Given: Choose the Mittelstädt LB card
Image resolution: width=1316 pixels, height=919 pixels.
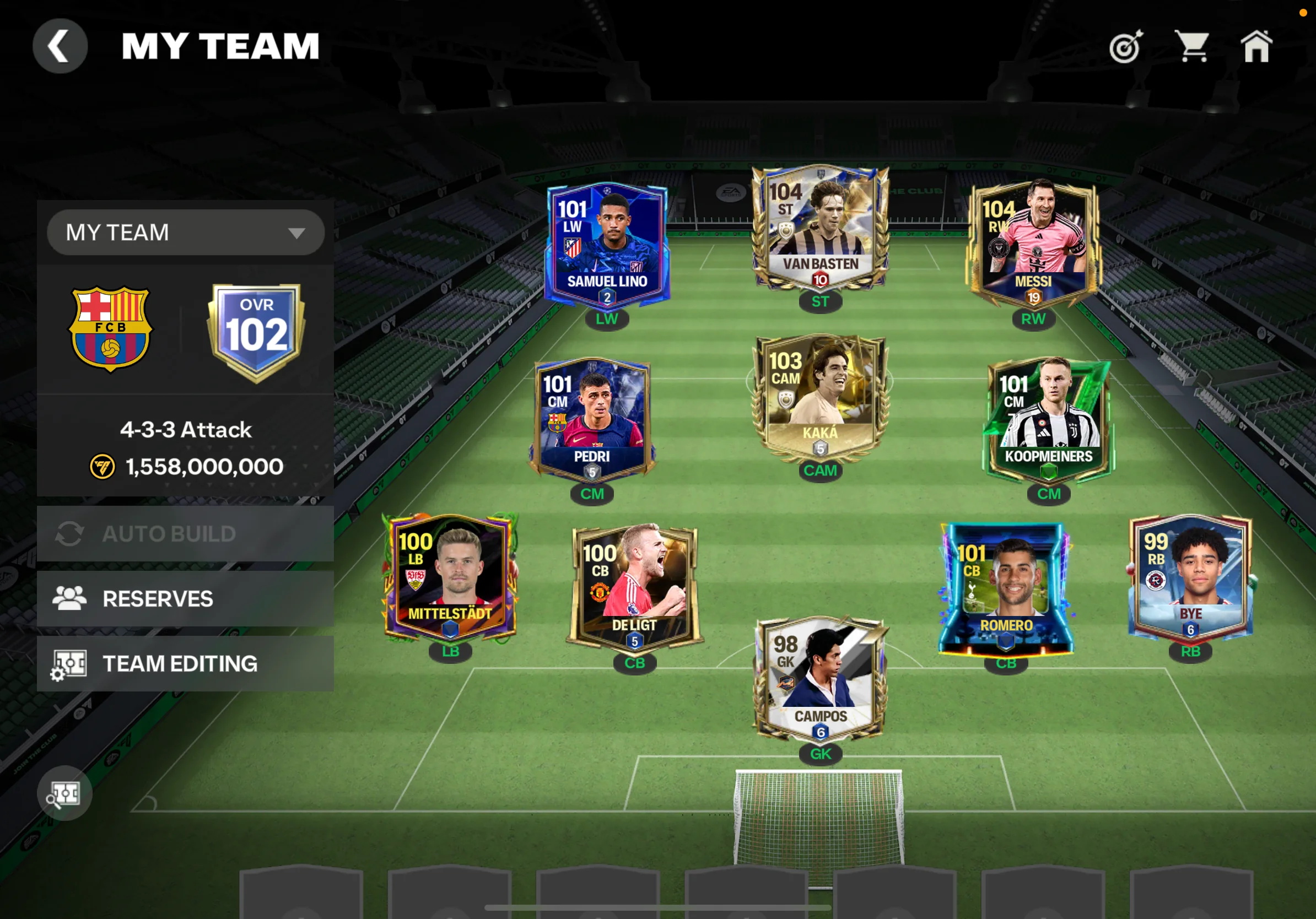Looking at the screenshot, I should pyautogui.click(x=450, y=579).
